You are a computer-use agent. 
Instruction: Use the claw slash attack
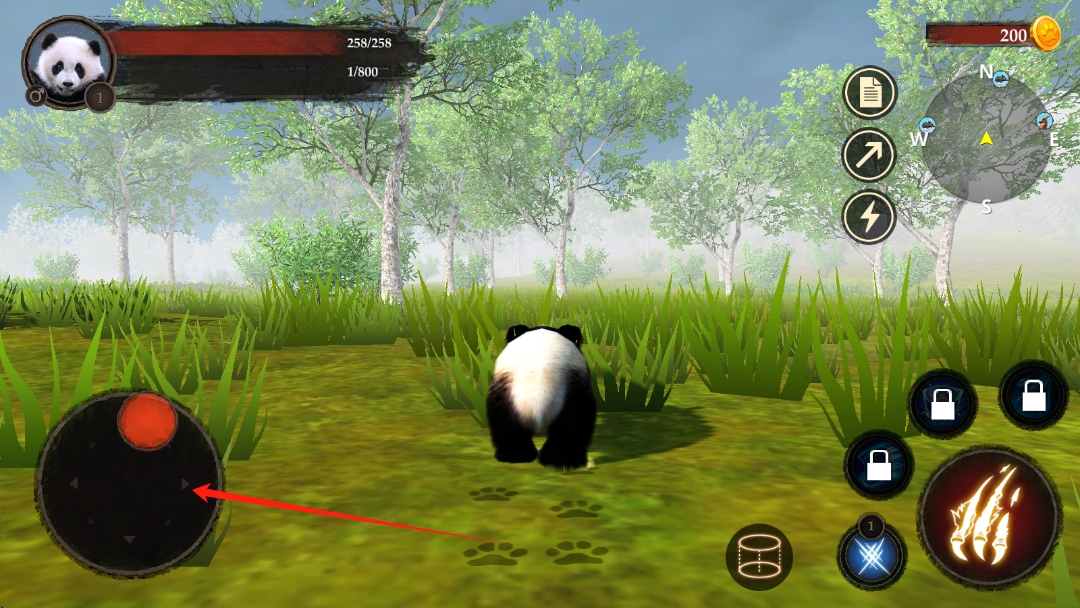(988, 516)
